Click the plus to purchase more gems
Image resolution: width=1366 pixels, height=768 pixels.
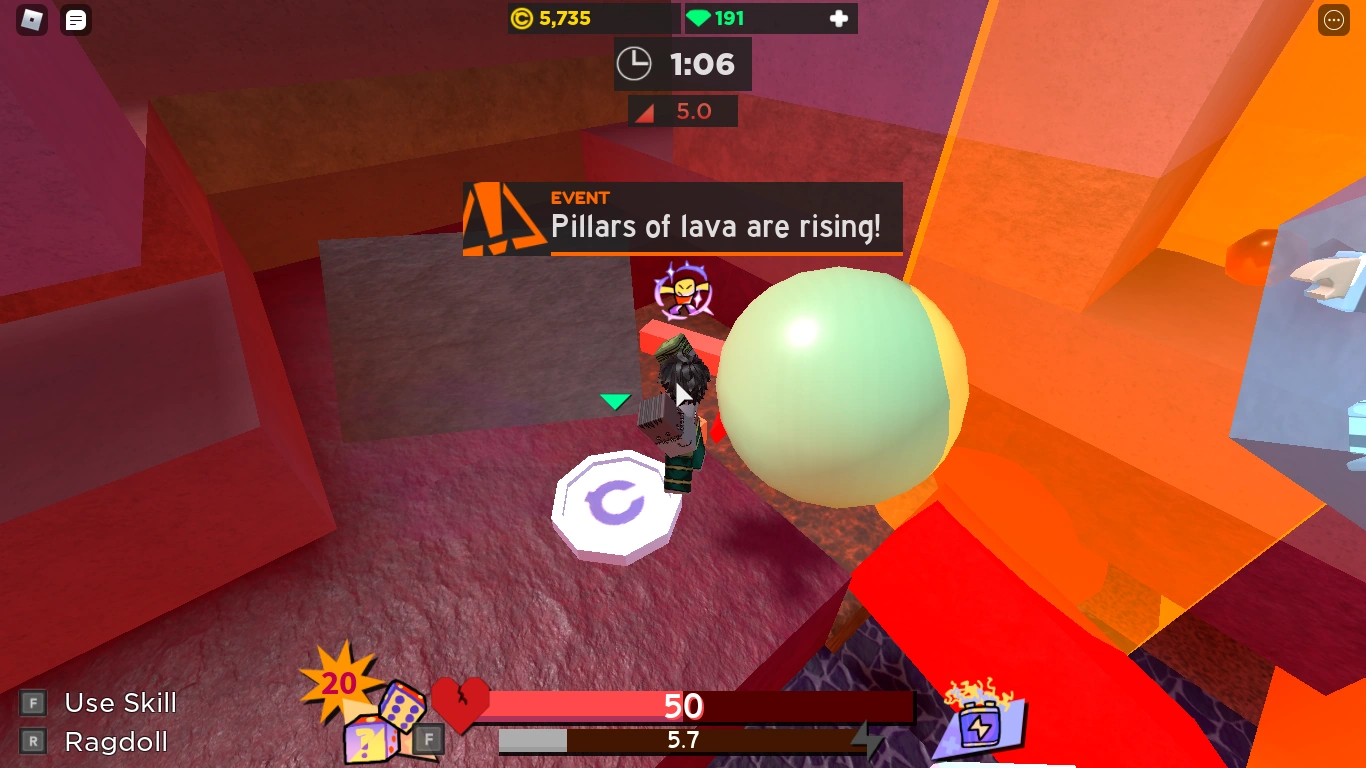837,17
